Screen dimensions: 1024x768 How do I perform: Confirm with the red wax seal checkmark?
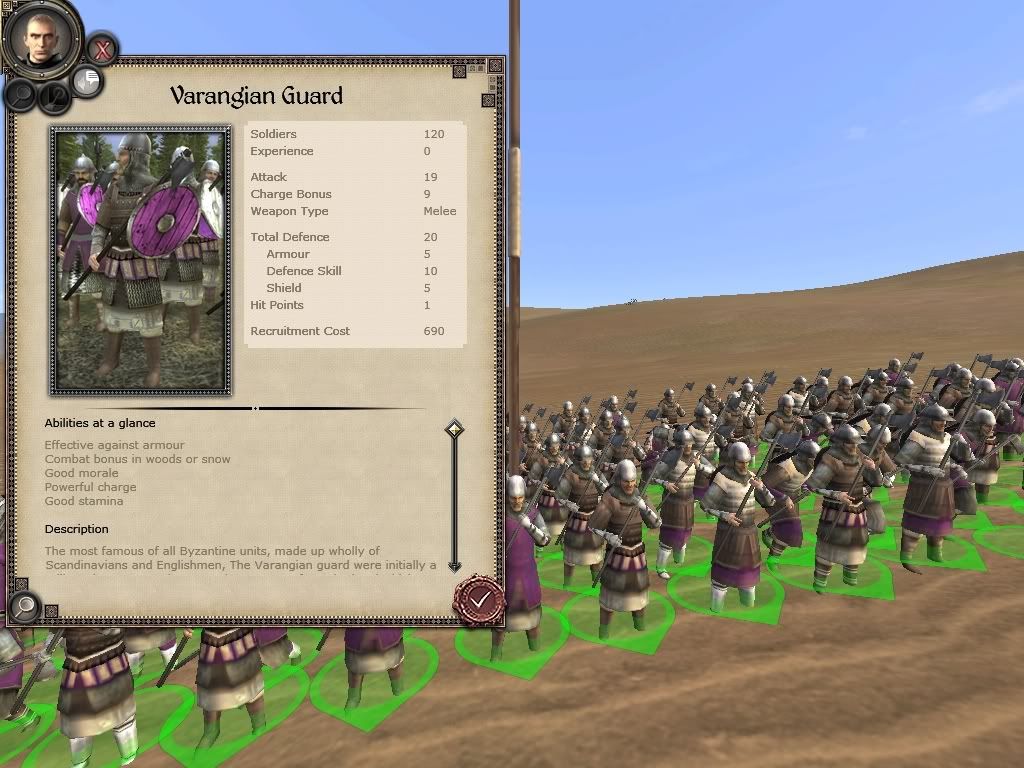pyautogui.click(x=480, y=599)
